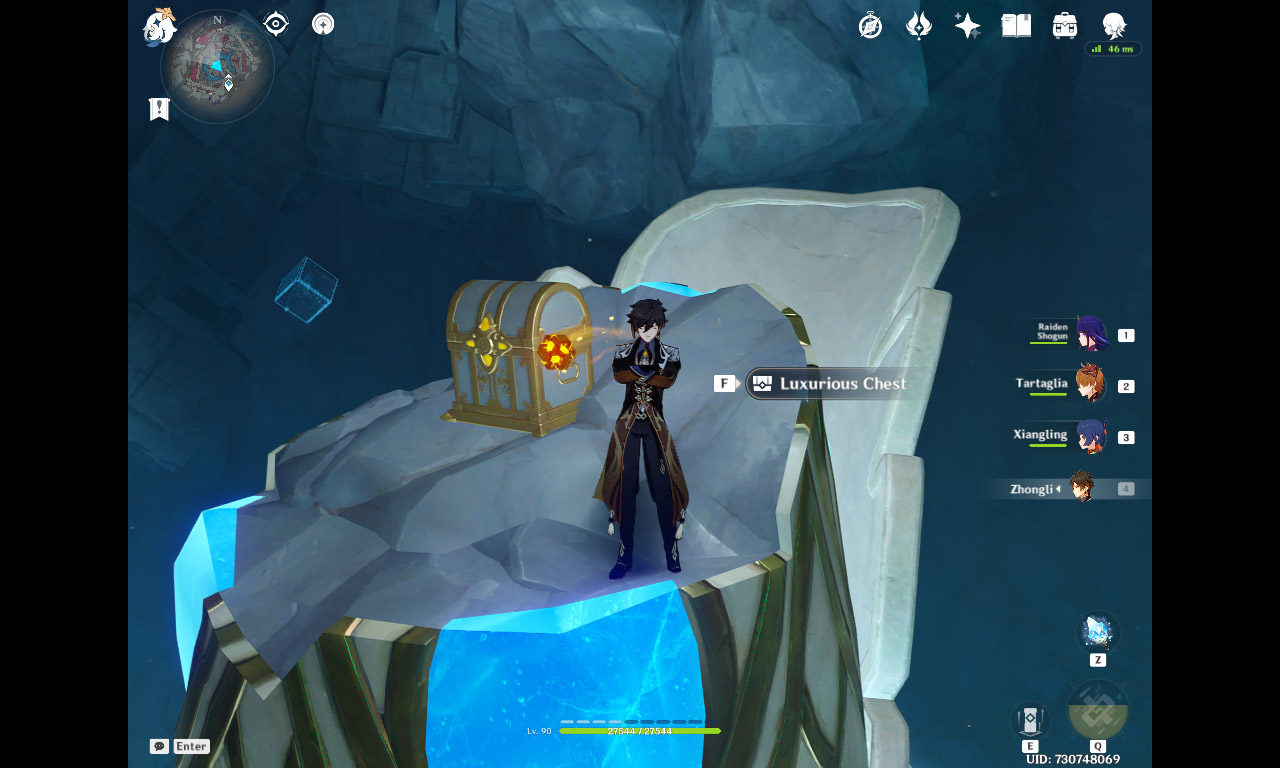Switch to Tartaglia in the party

[x=1090, y=385]
